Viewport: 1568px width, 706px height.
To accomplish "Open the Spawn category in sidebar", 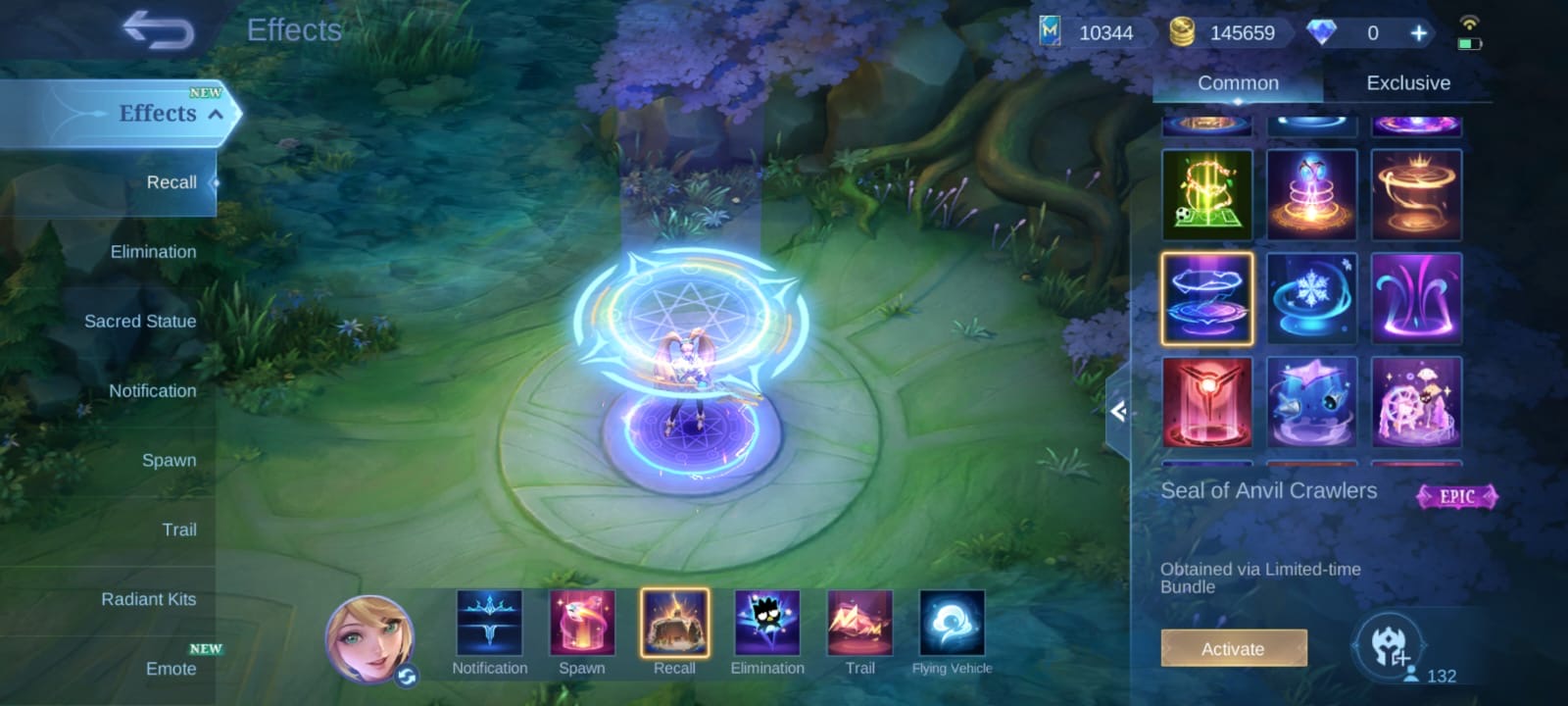I will 169,461.
